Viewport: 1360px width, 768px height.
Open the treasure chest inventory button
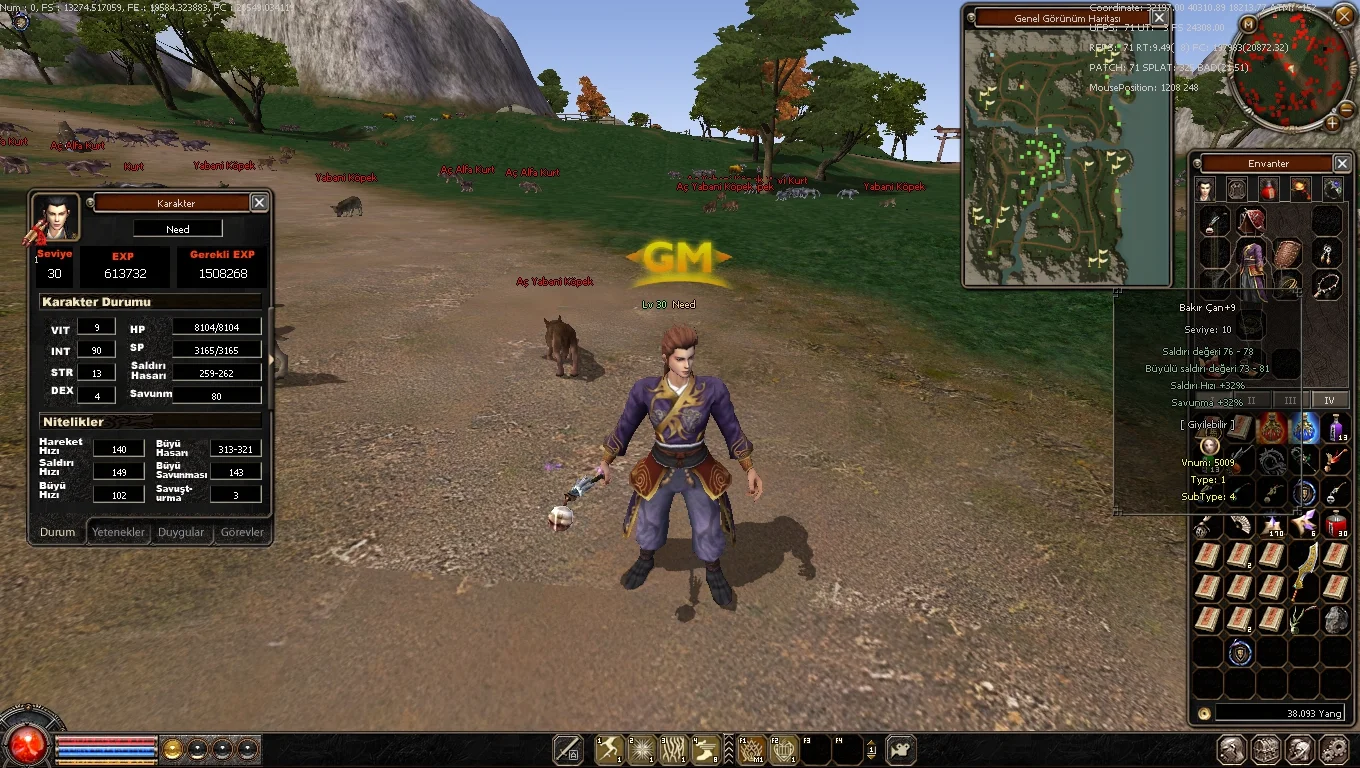point(1266,749)
